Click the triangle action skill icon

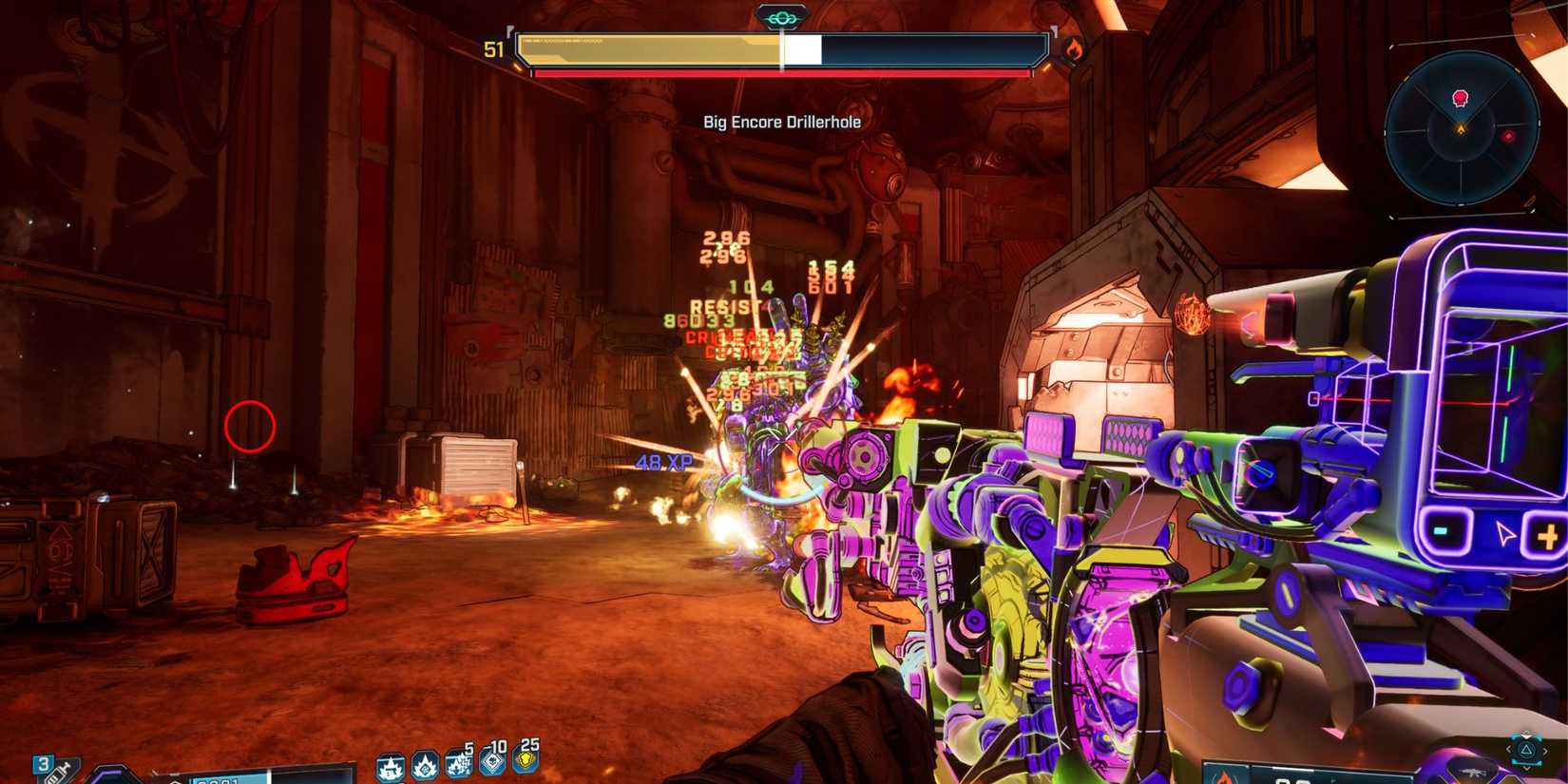tap(1526, 751)
